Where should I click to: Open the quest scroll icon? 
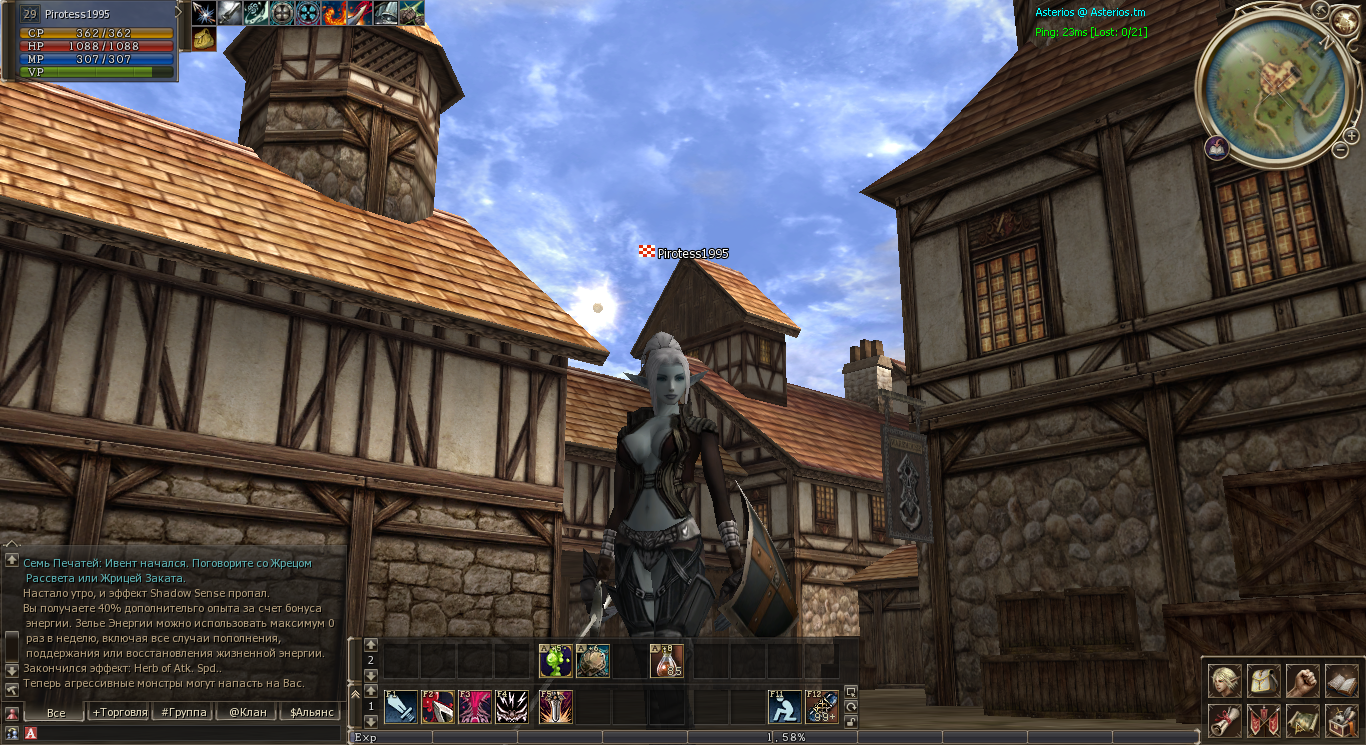coord(1225,720)
